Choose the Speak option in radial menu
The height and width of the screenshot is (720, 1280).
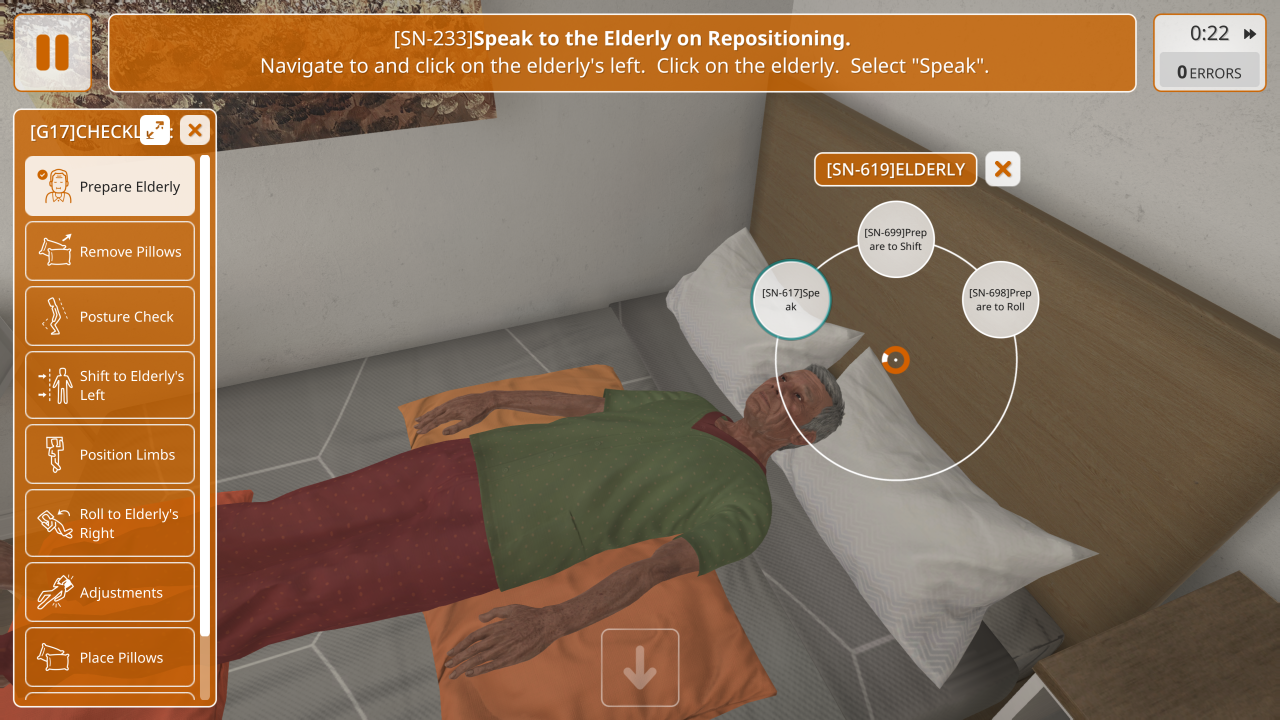point(791,299)
